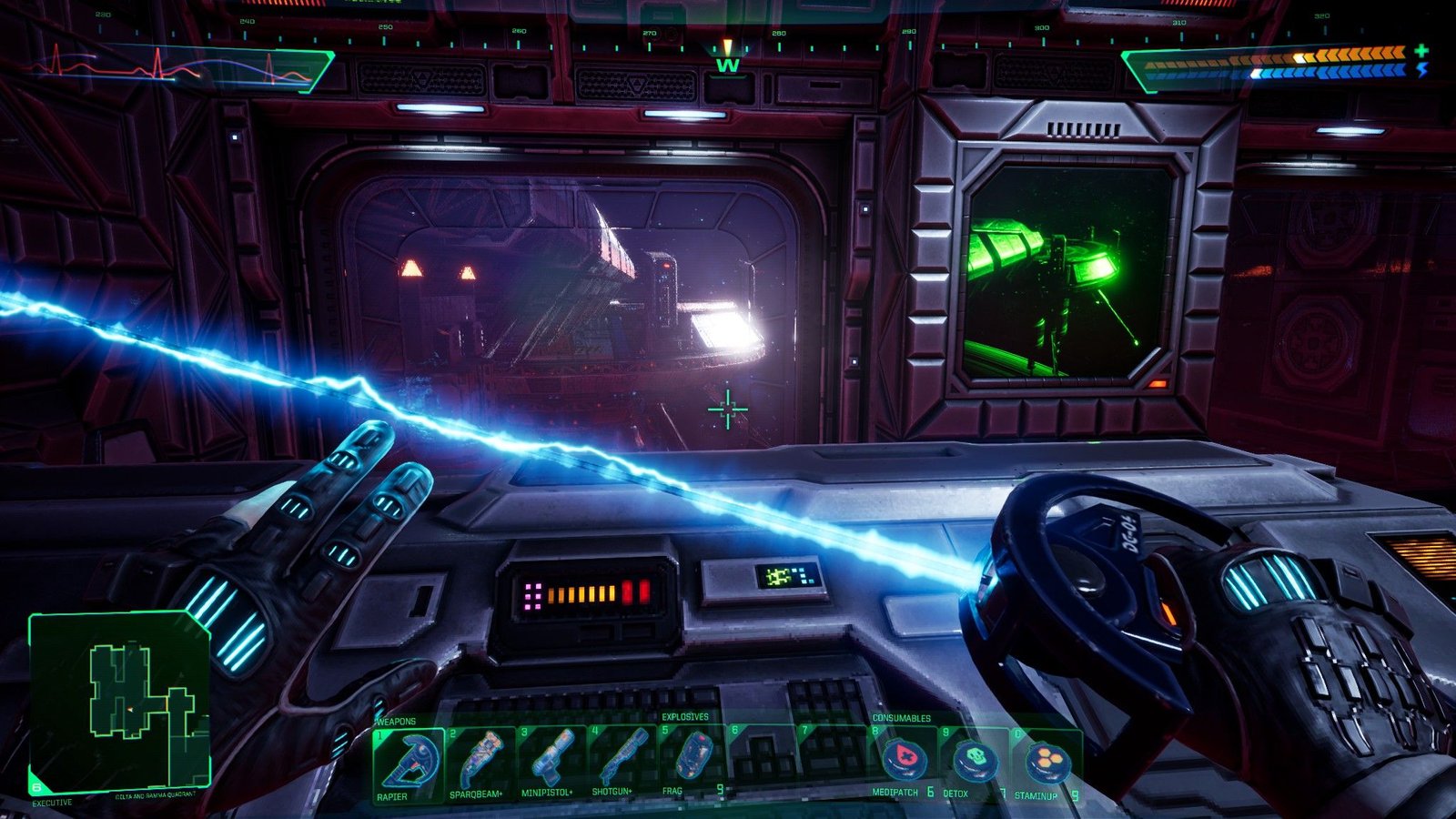
Task: Select the Frag explosive slot
Action: [x=693, y=763]
